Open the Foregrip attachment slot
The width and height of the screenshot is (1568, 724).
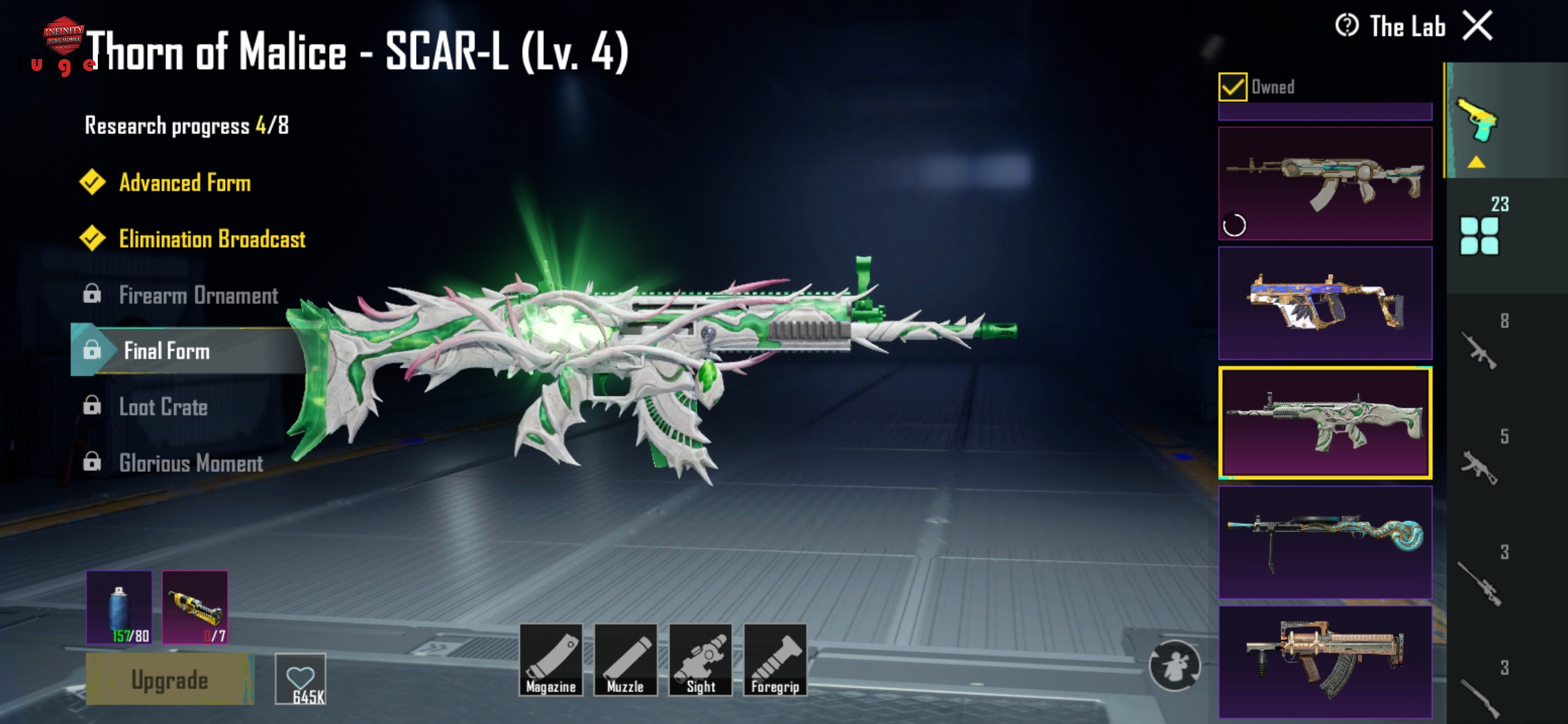(x=775, y=660)
